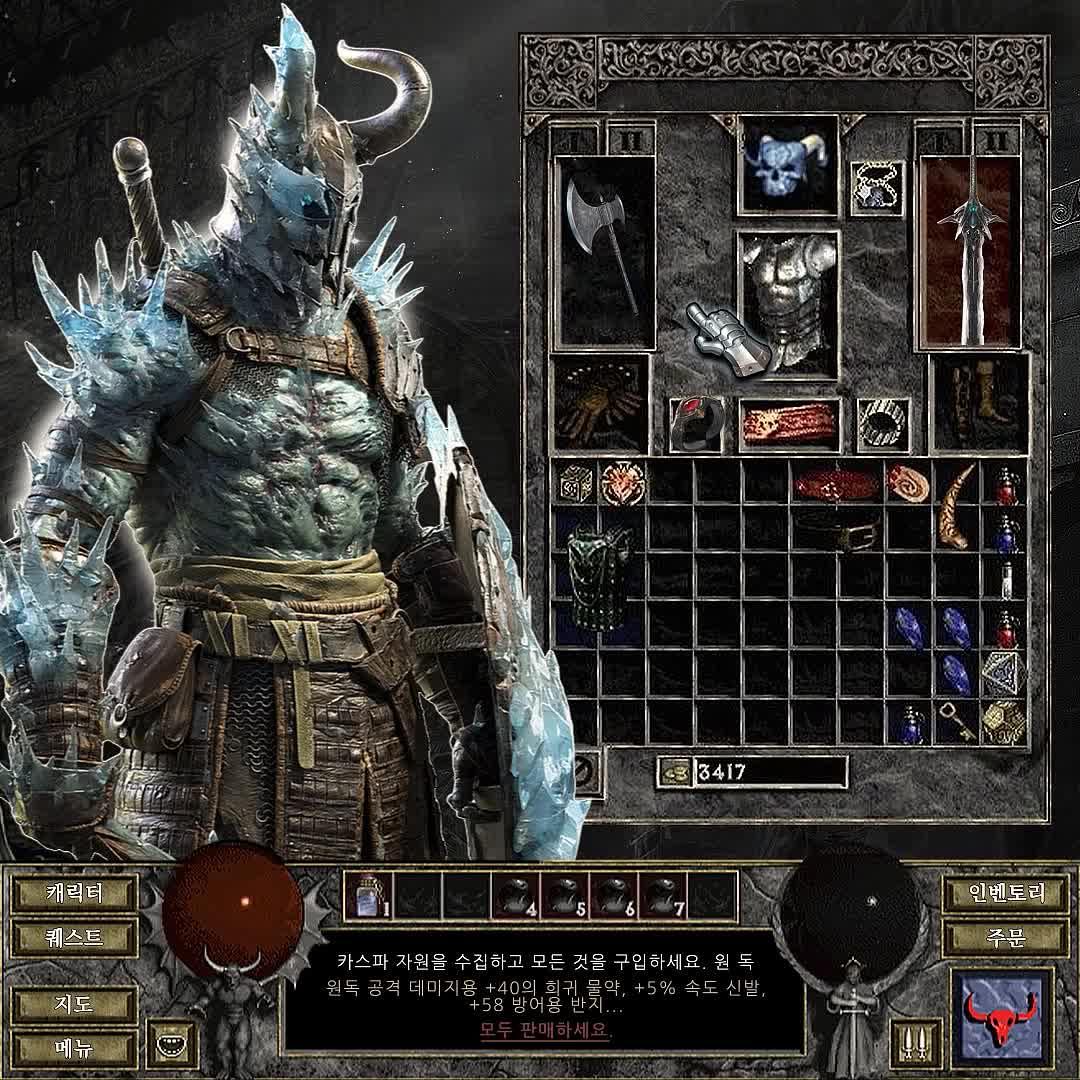The image size is (1080, 1080).
Task: Open the 메뉴 game menu
Action: pos(75,1047)
